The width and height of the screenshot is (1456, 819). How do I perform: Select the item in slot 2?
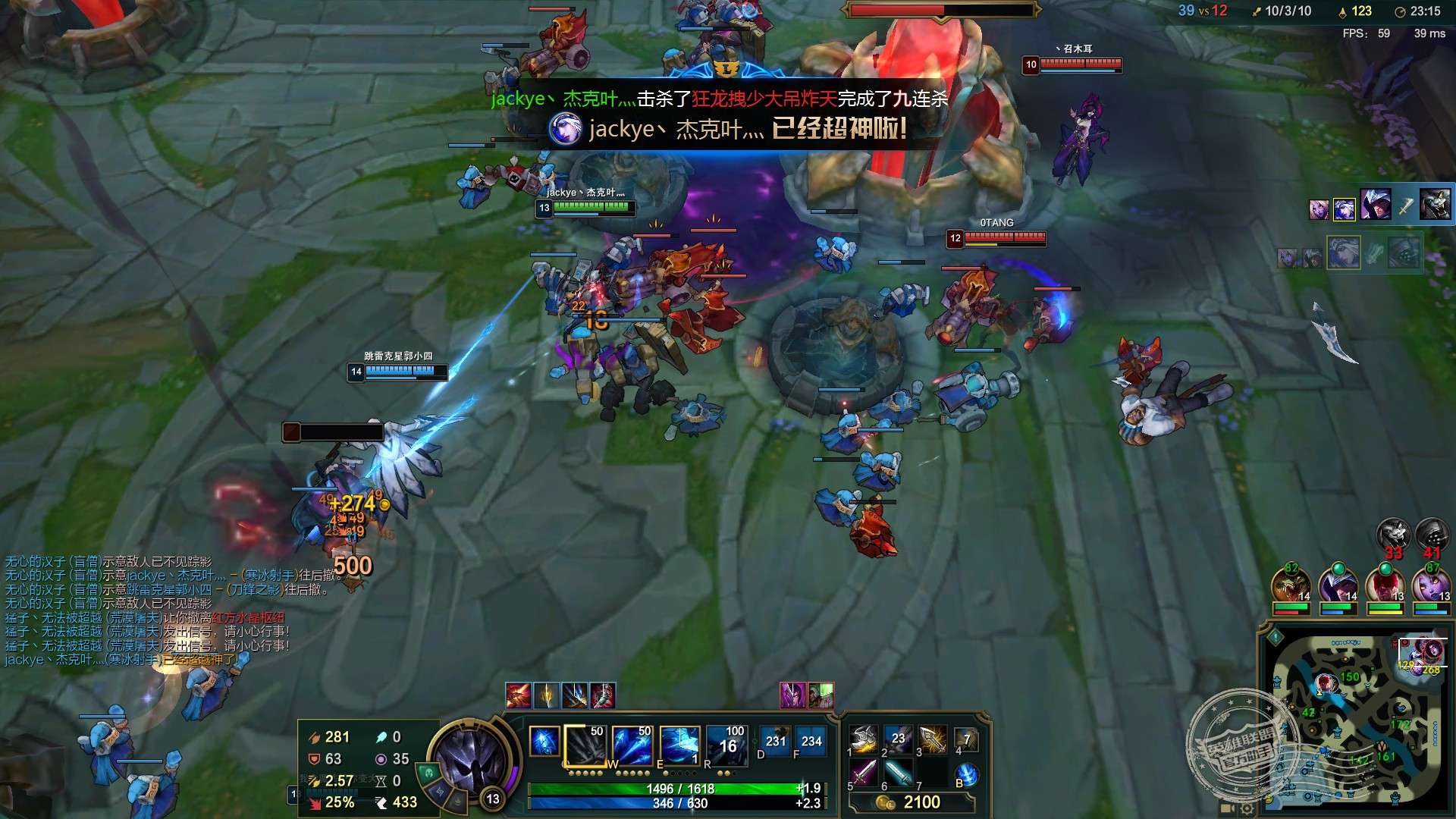(x=898, y=739)
